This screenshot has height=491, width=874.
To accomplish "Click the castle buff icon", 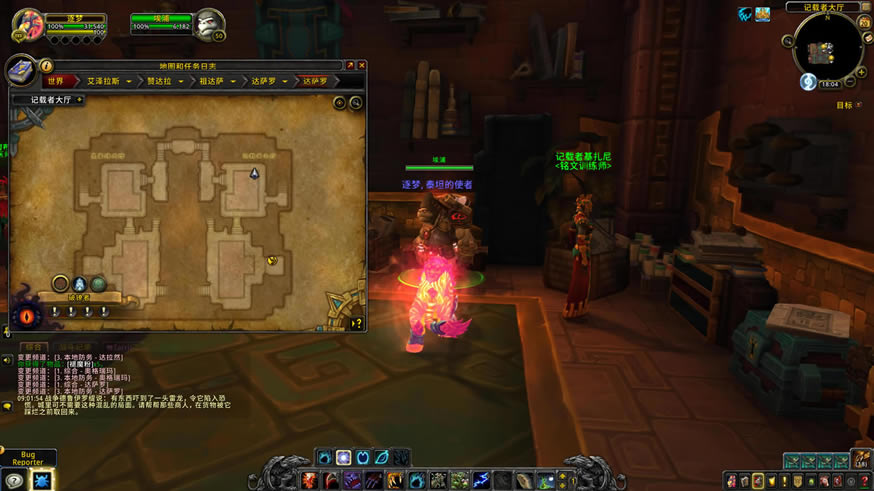I will tap(763, 14).
